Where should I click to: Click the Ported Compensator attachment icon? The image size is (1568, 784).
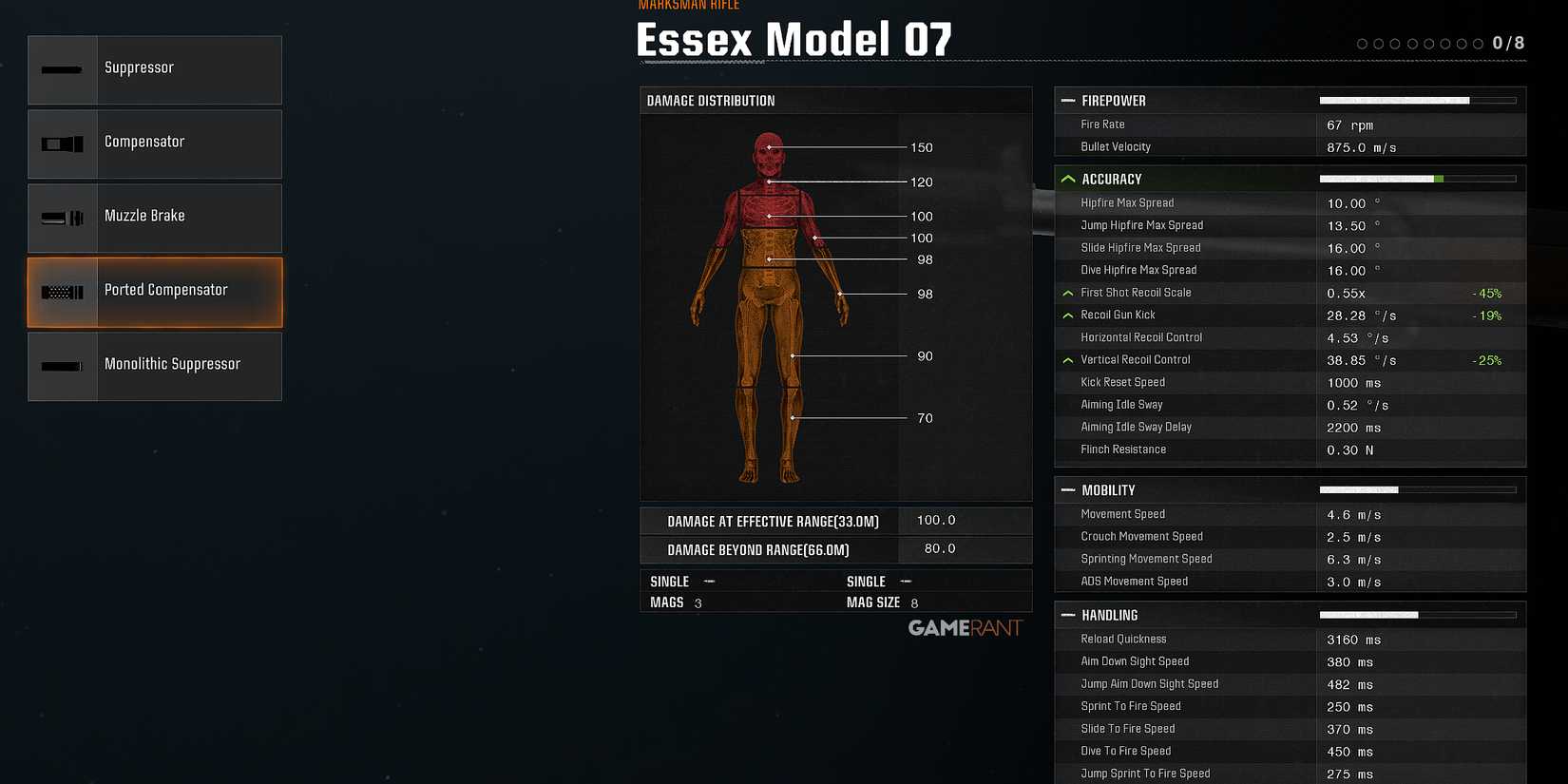[x=62, y=291]
